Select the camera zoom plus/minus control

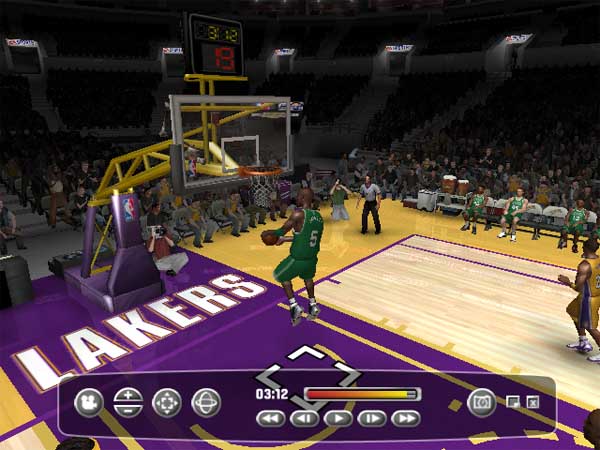click(127, 402)
